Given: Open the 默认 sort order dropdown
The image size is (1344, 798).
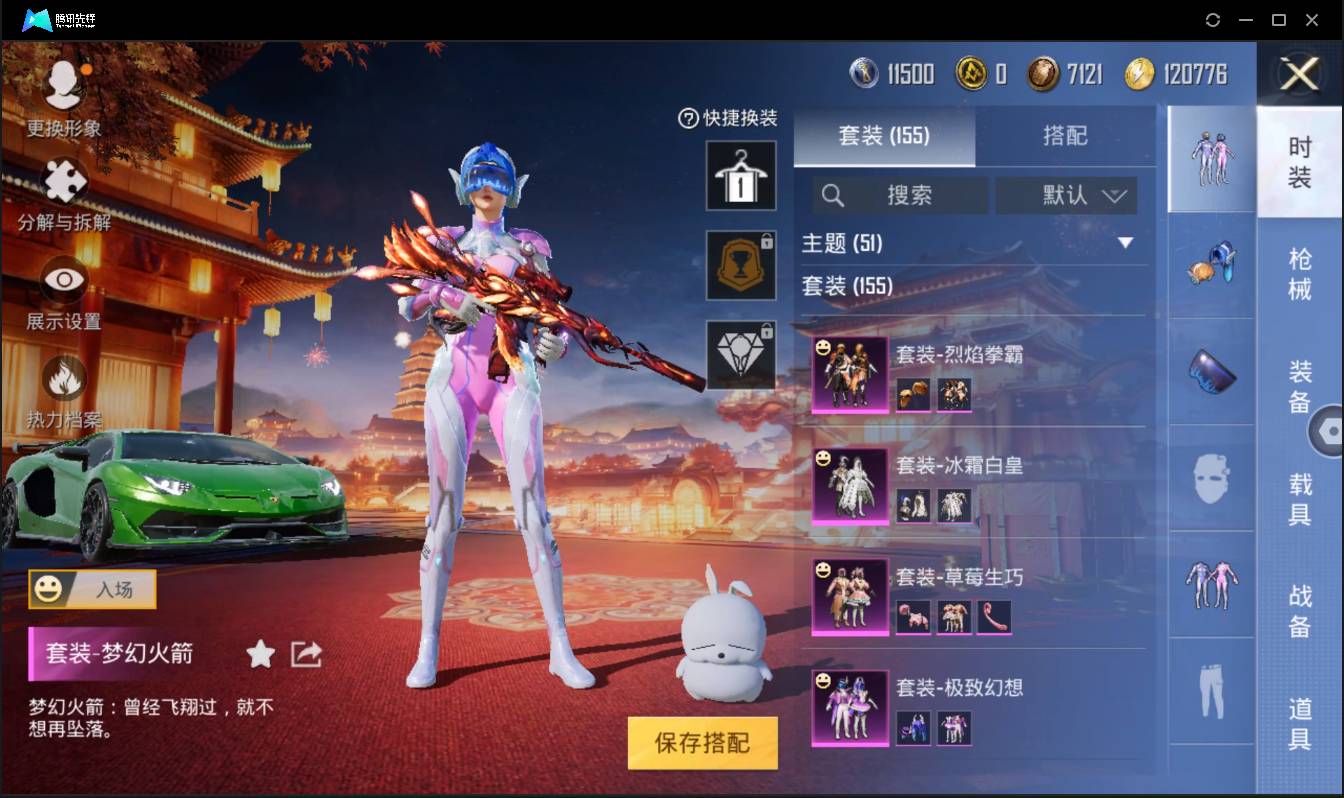Looking at the screenshot, I should [x=1066, y=195].
